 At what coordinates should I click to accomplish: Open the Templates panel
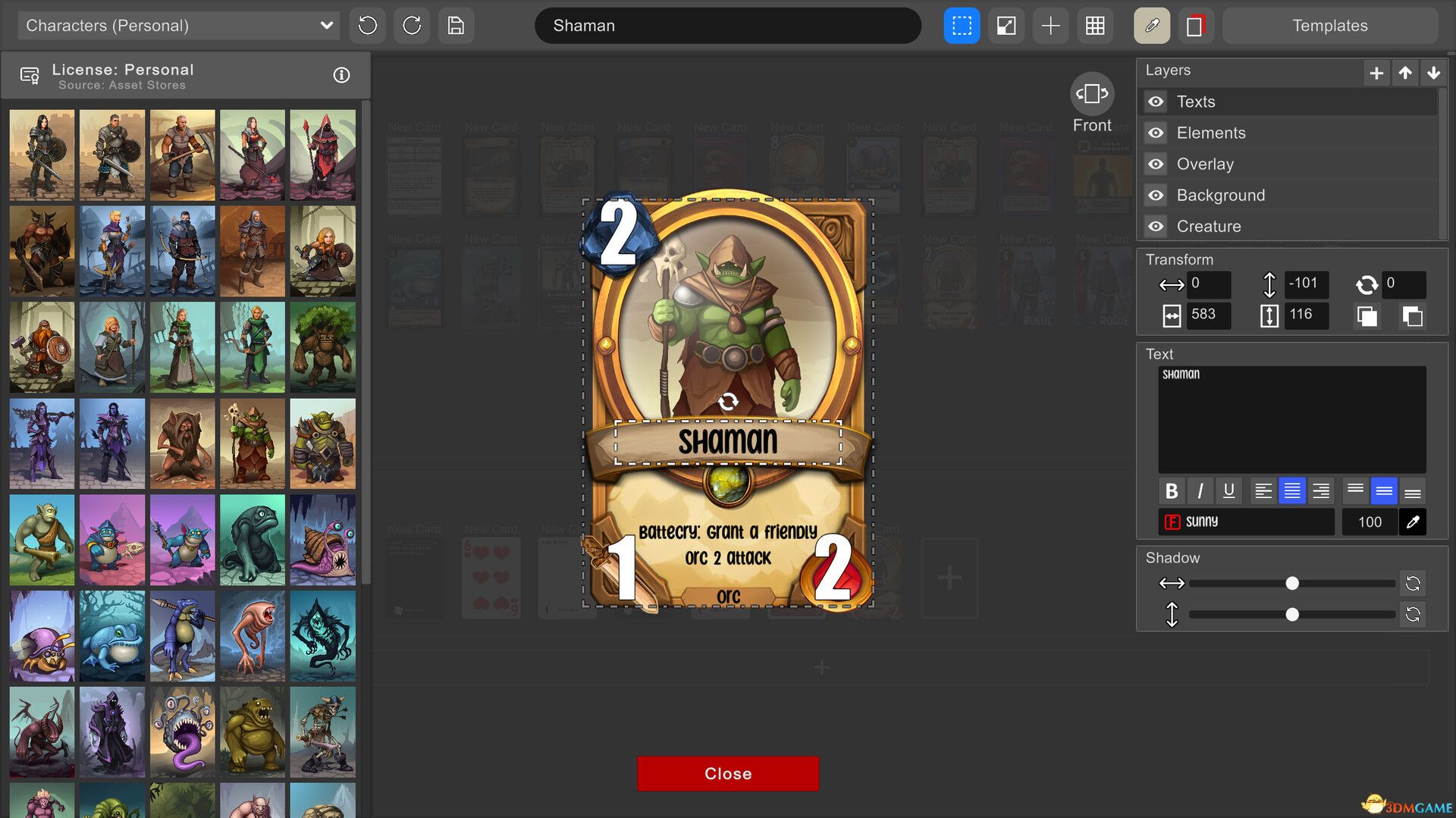[1329, 25]
